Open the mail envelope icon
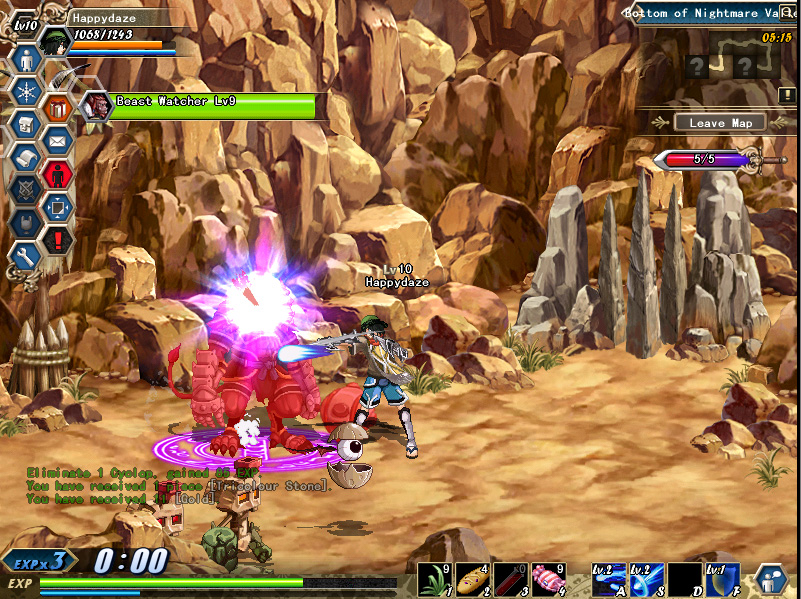The height and width of the screenshot is (599, 801). (58, 141)
